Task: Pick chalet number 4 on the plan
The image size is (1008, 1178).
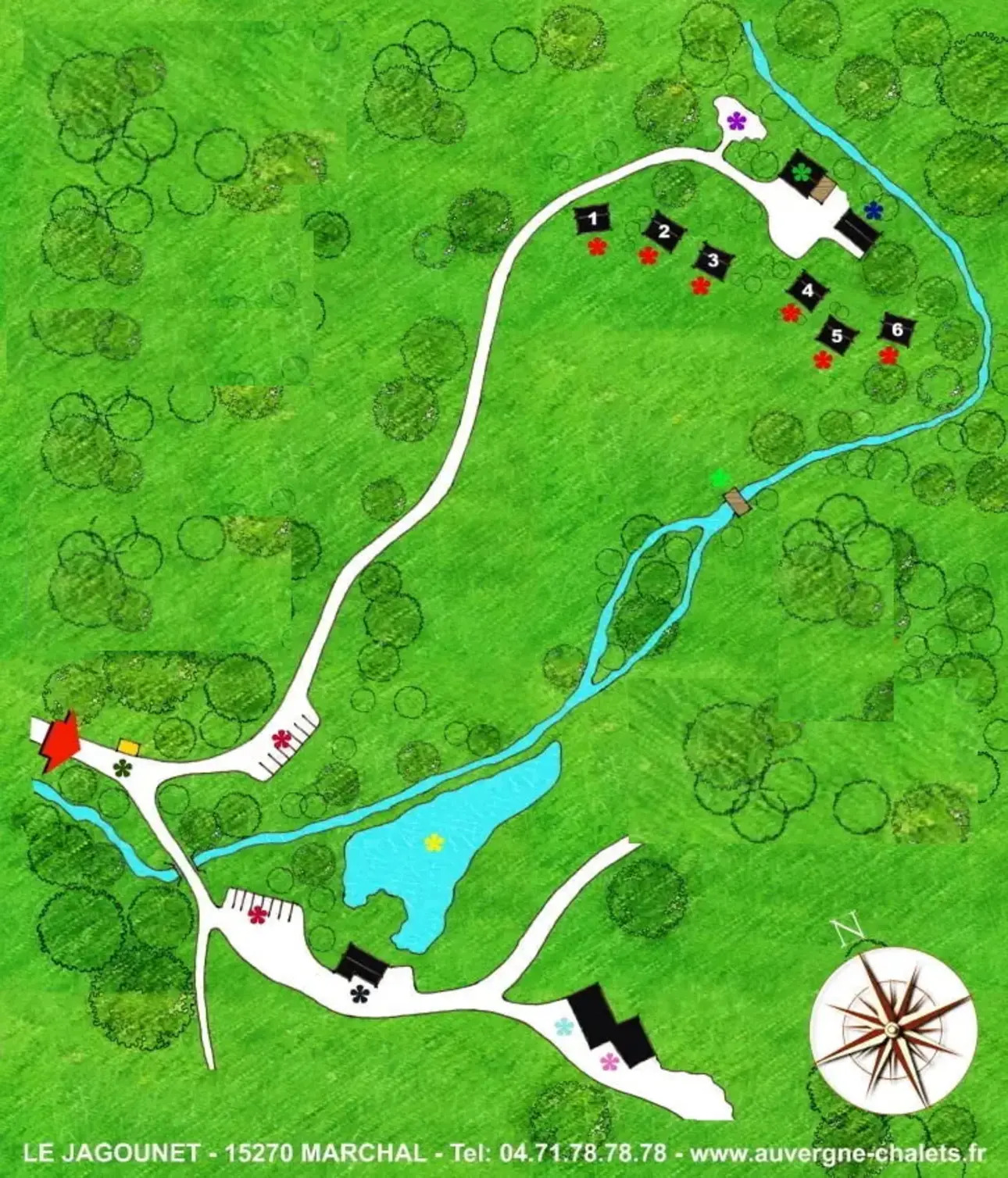Action: pos(807,291)
